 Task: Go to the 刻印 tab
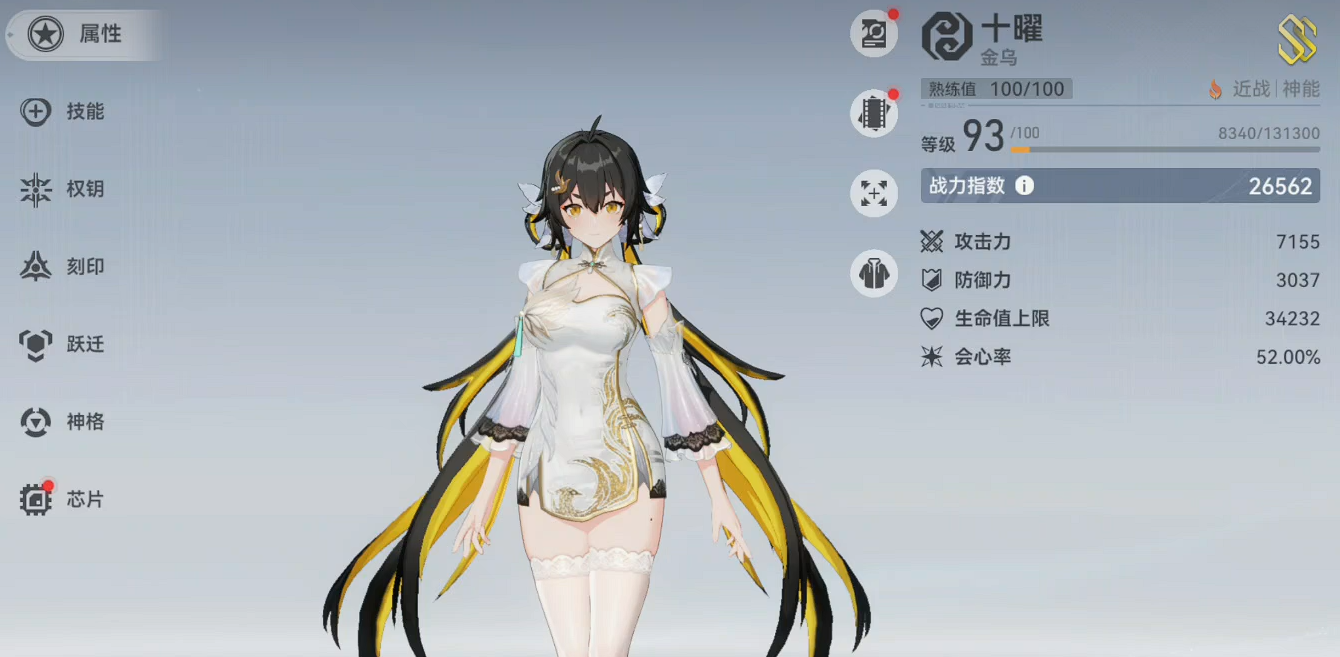pos(66,267)
